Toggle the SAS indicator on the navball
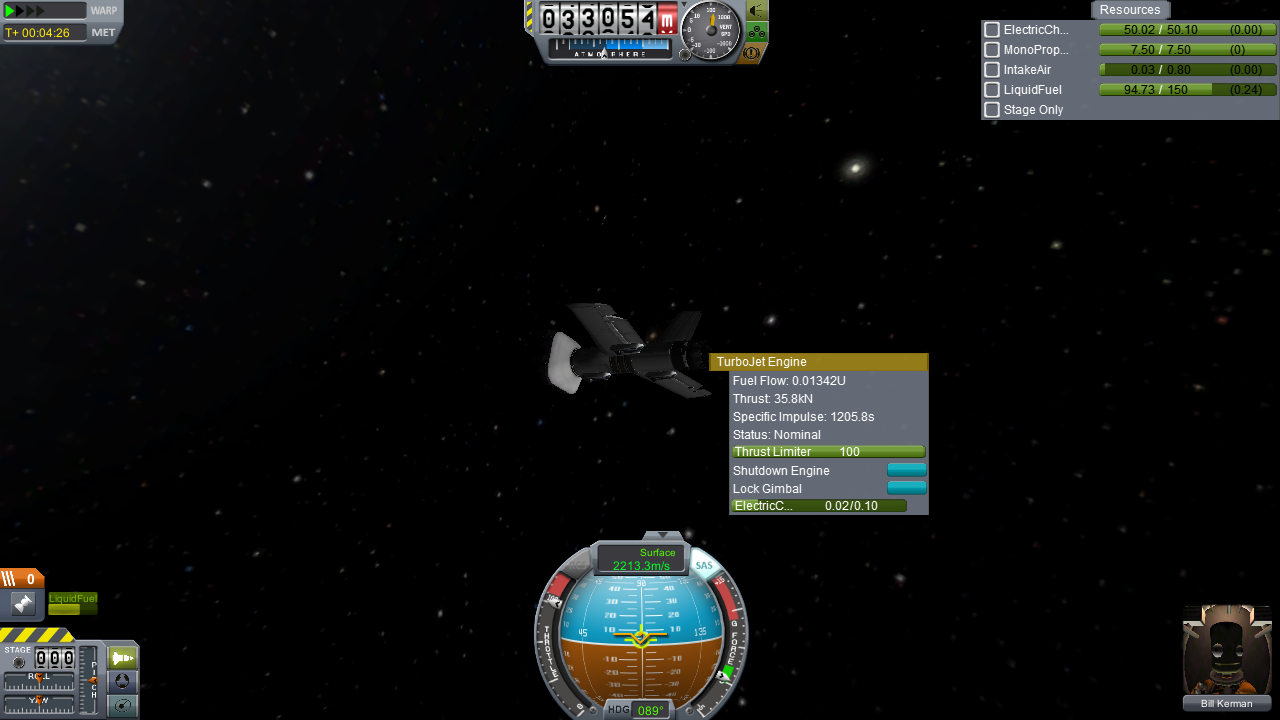Screen dimensions: 1280x720 [x=704, y=566]
